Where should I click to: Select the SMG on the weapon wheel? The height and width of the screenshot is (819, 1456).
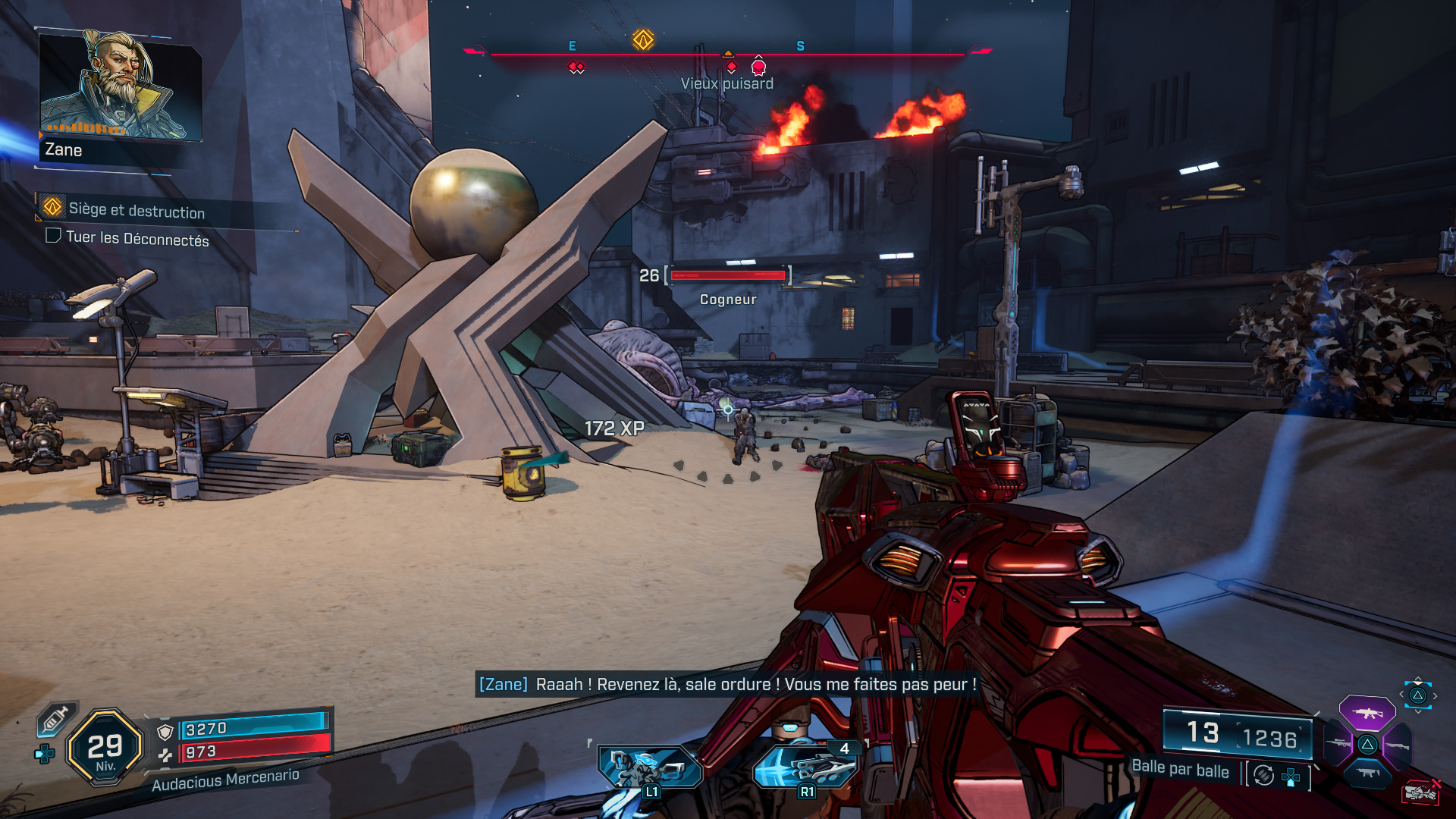click(x=1368, y=773)
